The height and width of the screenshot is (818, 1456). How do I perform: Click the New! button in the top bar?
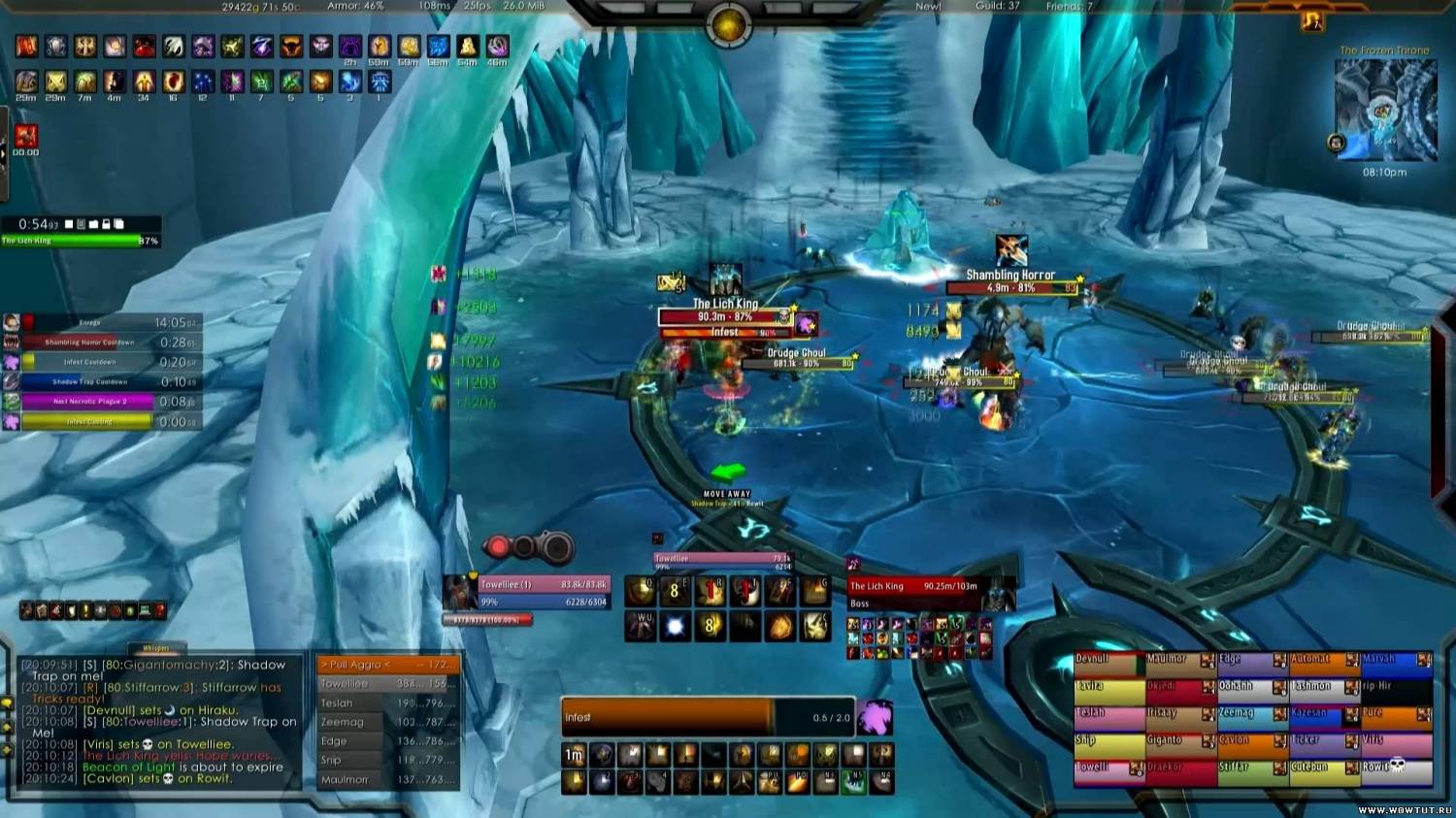tap(927, 6)
